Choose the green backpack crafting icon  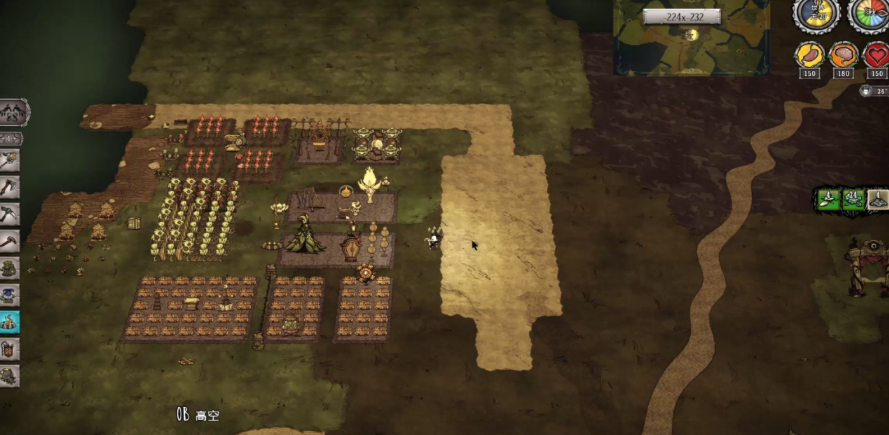10,268
